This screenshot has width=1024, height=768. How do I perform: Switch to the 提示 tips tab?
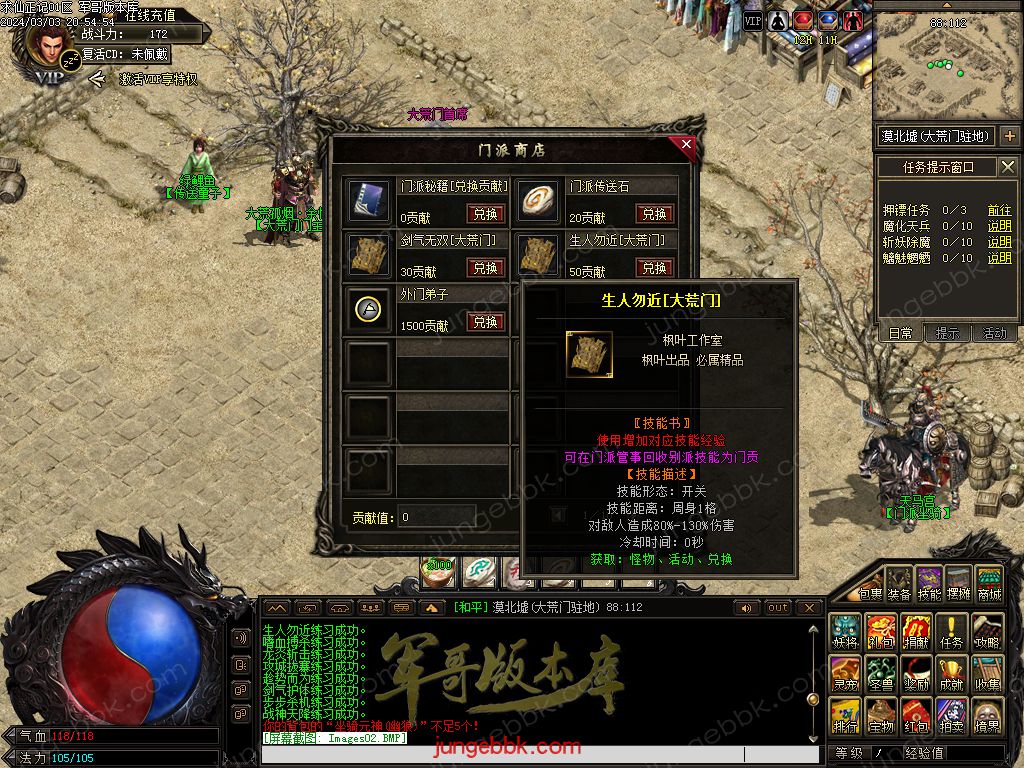(x=947, y=334)
